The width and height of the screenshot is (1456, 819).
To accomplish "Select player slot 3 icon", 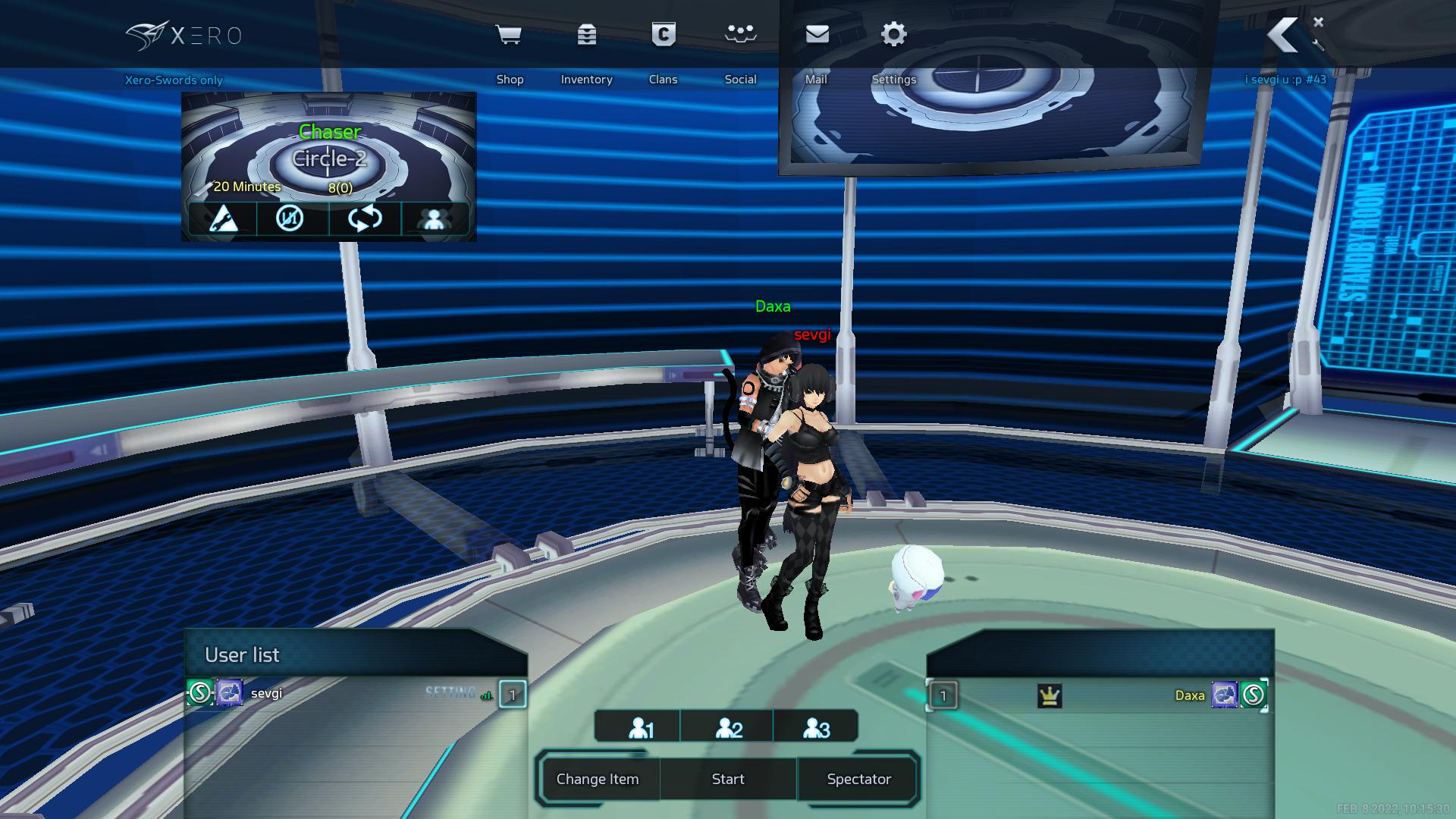I will (x=815, y=728).
